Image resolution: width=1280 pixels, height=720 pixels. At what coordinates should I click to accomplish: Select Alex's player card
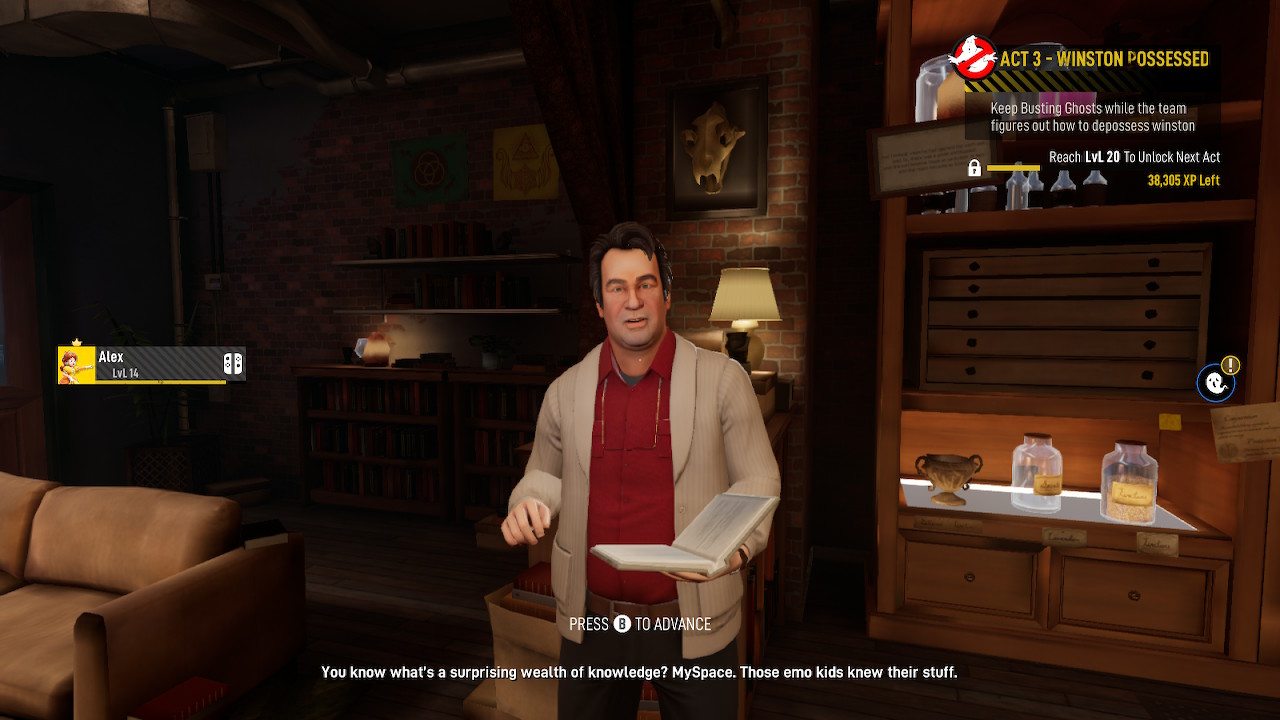click(x=151, y=365)
